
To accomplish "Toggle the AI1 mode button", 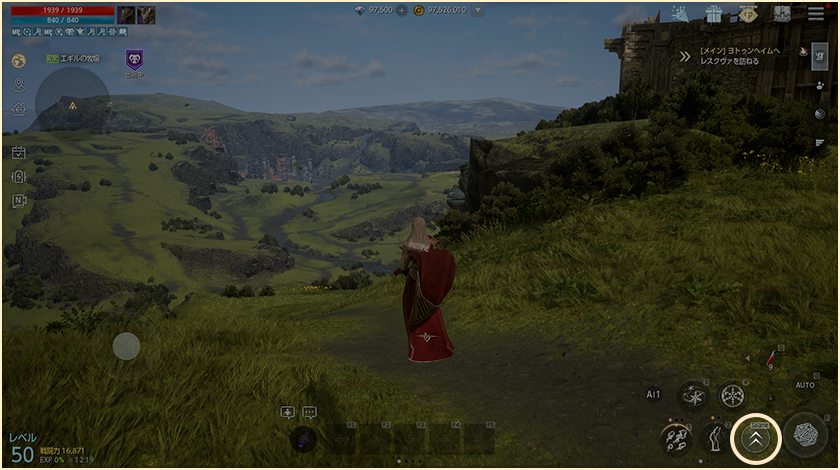I will [x=653, y=395].
